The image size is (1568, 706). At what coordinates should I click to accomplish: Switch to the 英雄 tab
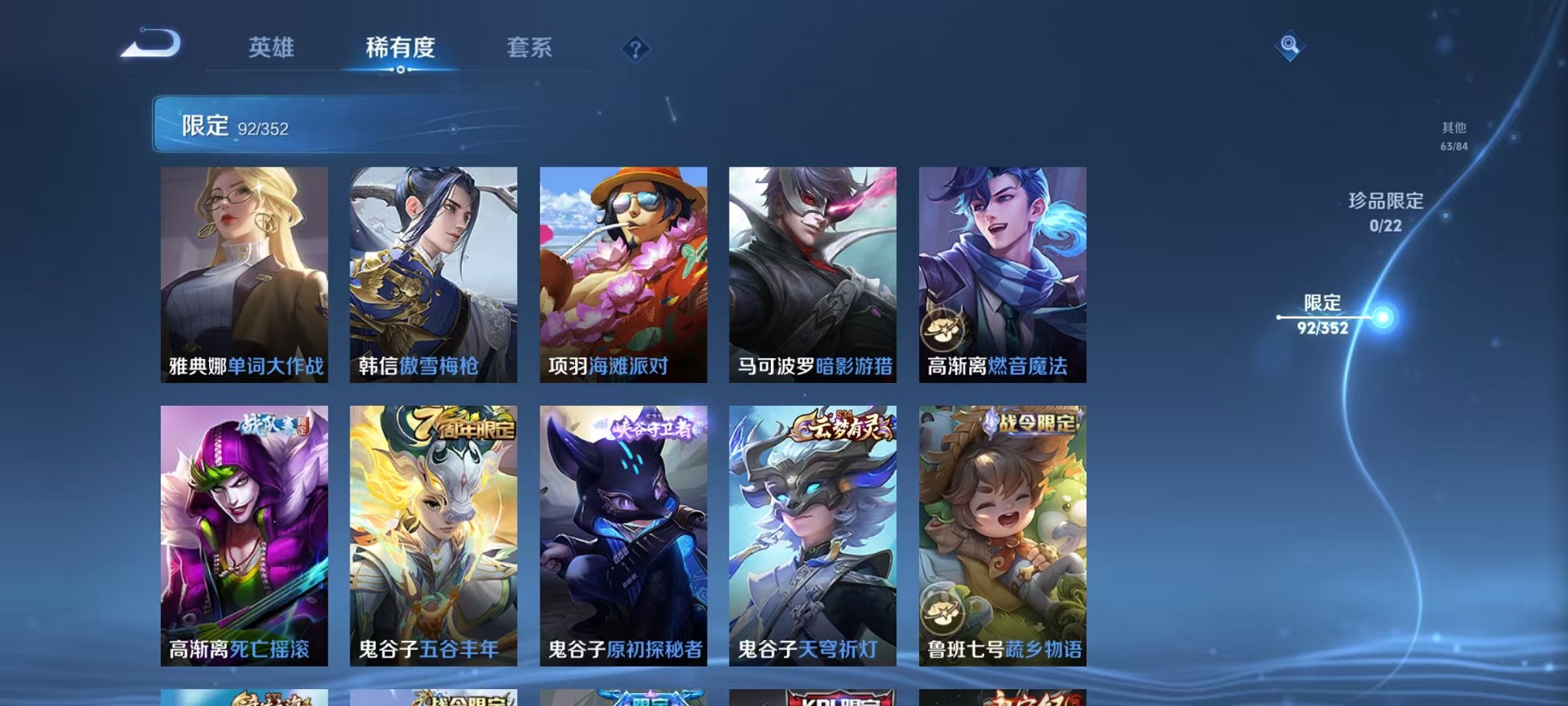[273, 48]
